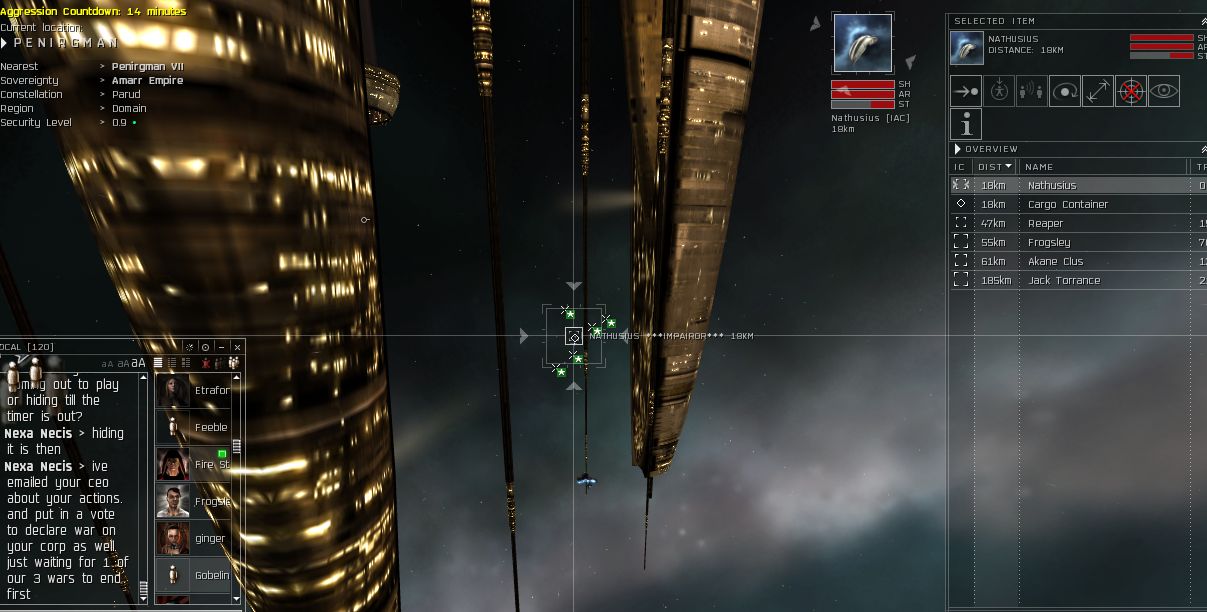Activate the Keep at Range button
1207x612 pixels.
(x=1097, y=91)
